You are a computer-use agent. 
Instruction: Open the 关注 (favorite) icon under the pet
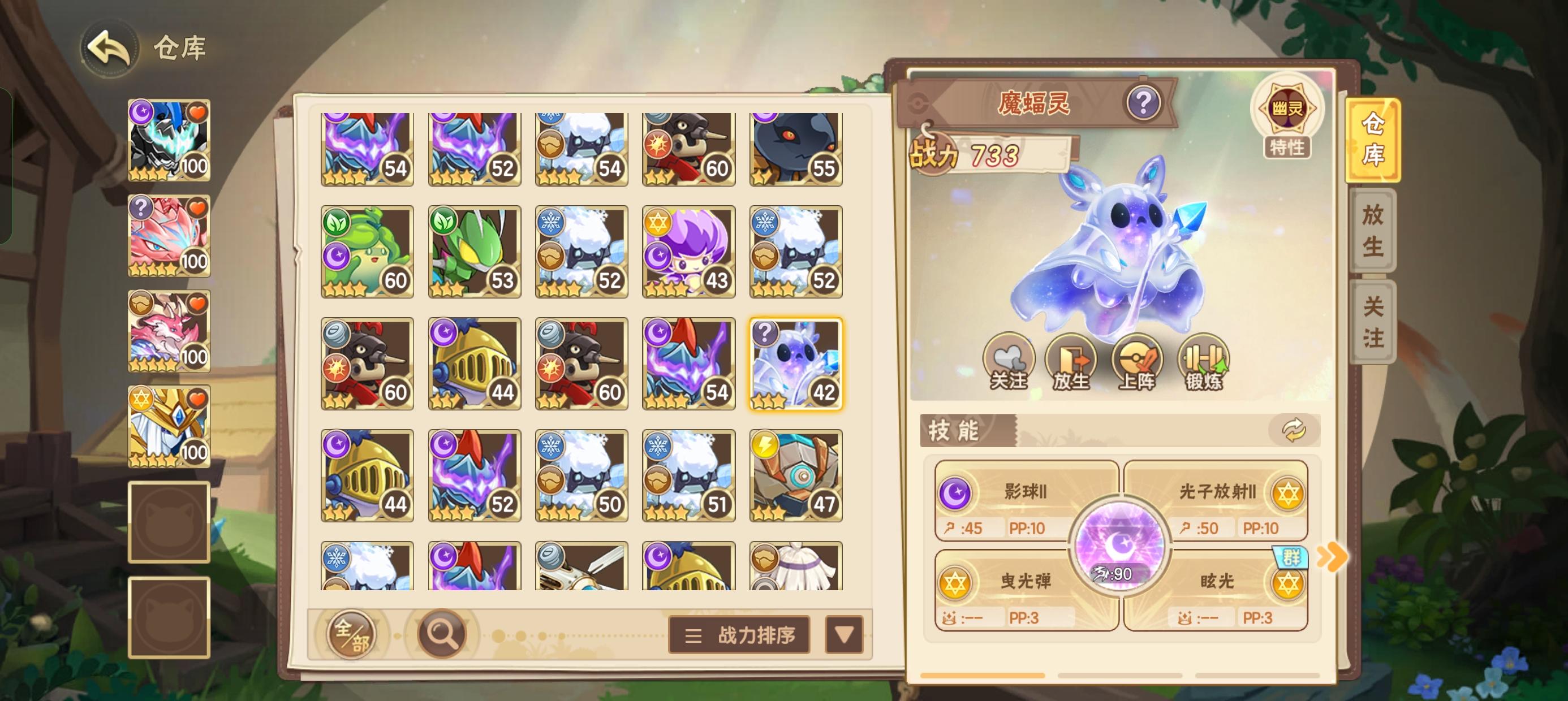pyautogui.click(x=1010, y=363)
